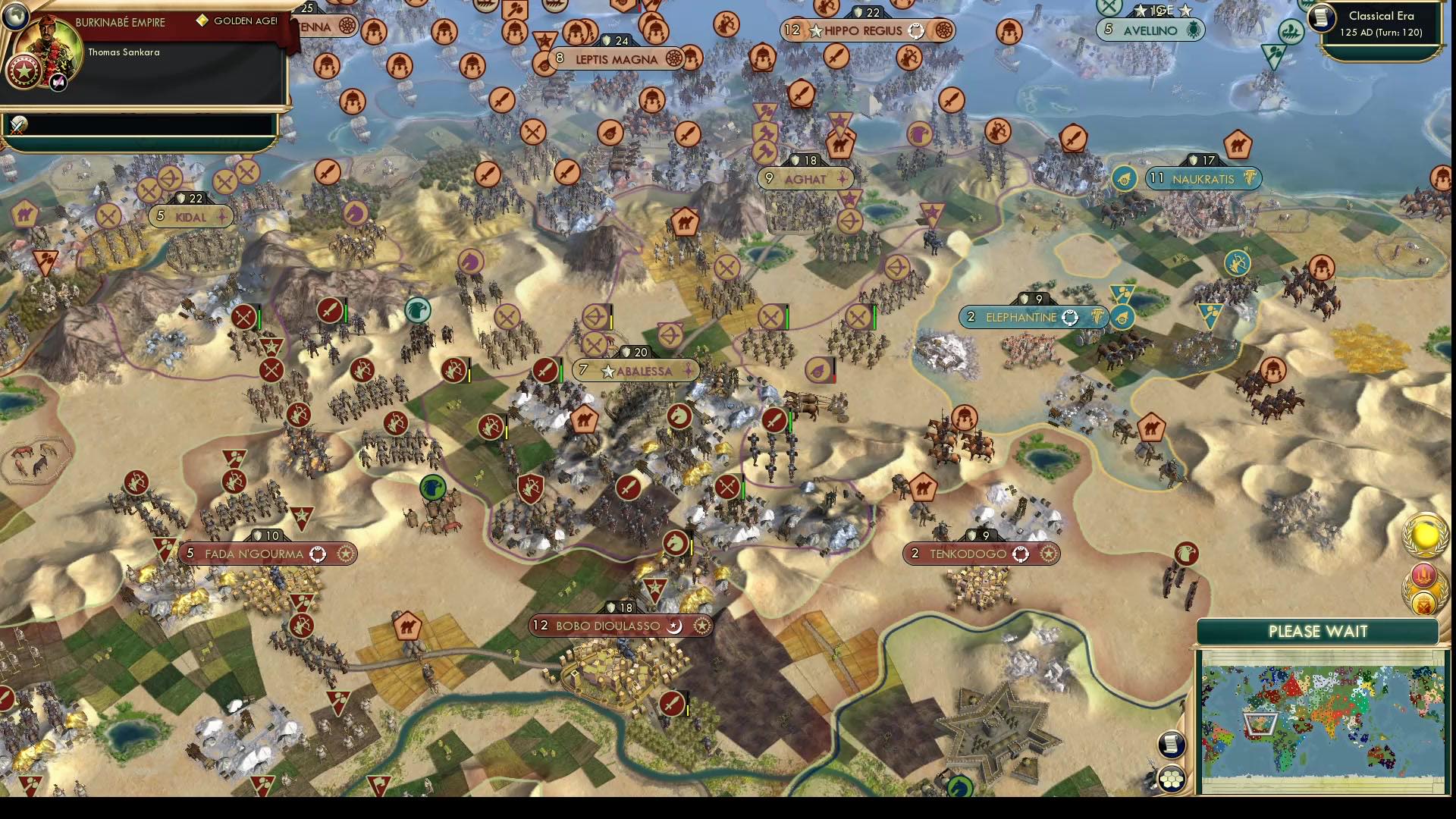1456x819 pixels.
Task: Open the notification scroll icon near the minimap
Action: click(1170, 745)
